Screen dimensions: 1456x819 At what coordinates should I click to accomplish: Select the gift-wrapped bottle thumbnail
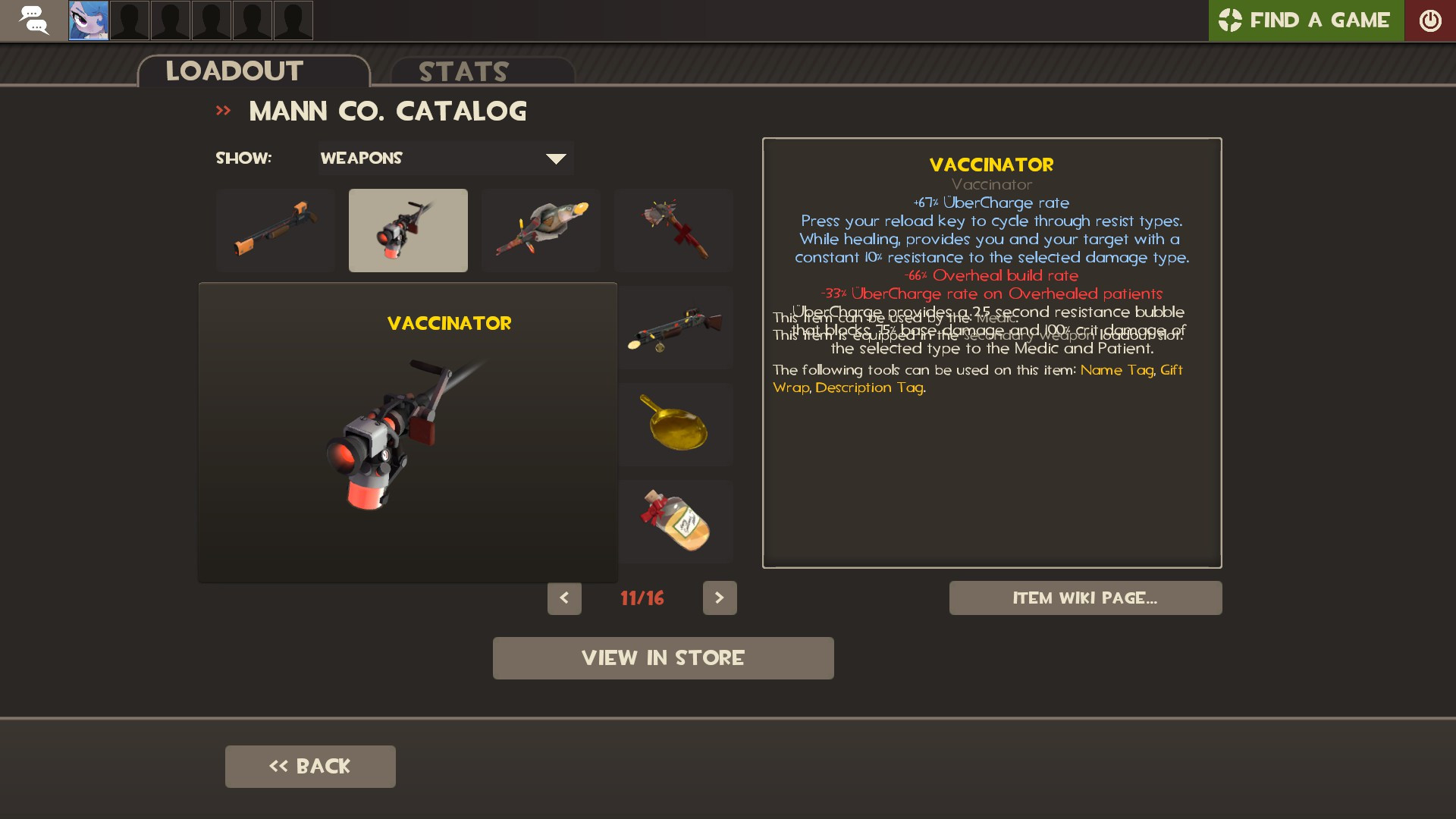tap(676, 522)
